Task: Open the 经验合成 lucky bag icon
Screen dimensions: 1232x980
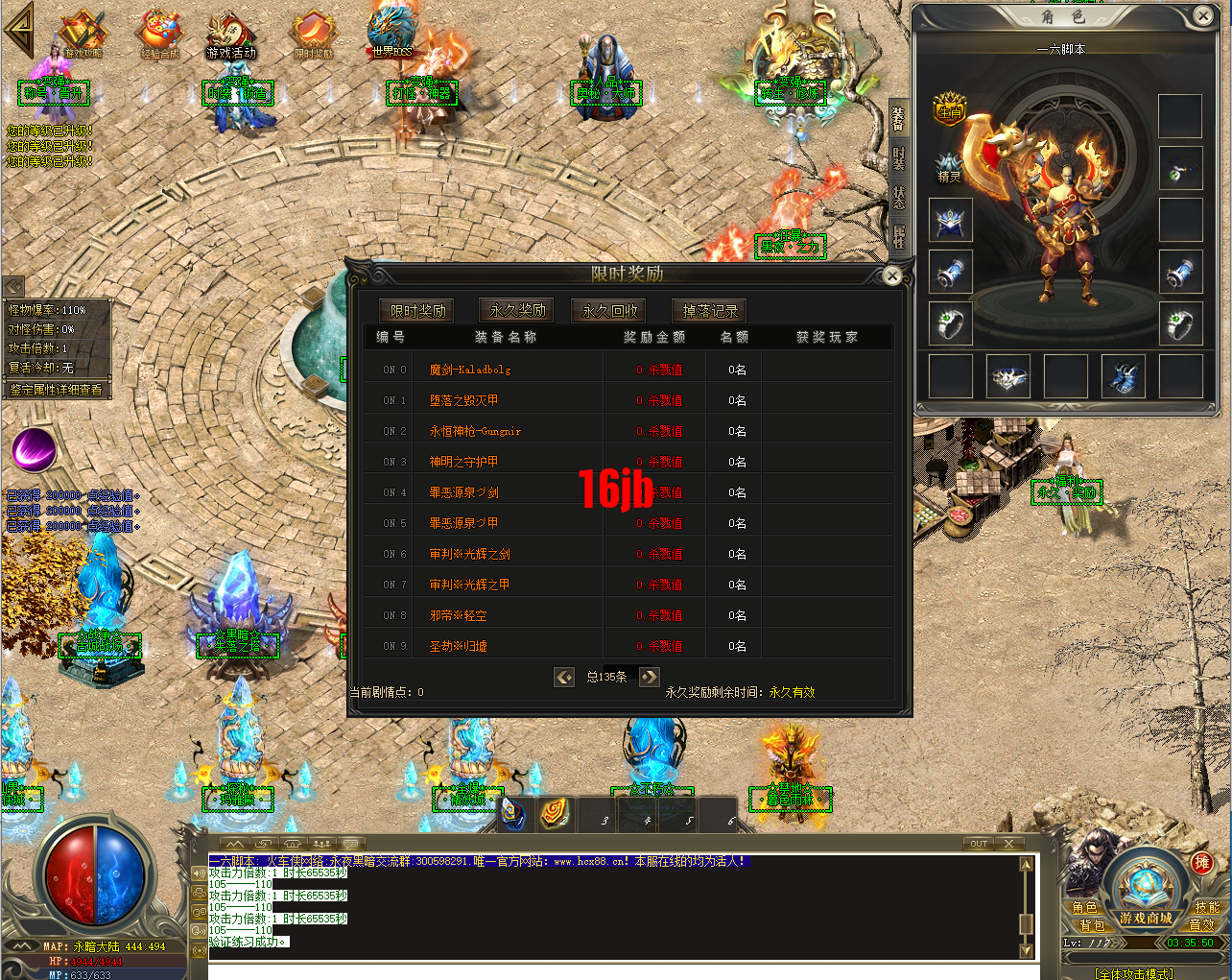Action: pos(159,35)
